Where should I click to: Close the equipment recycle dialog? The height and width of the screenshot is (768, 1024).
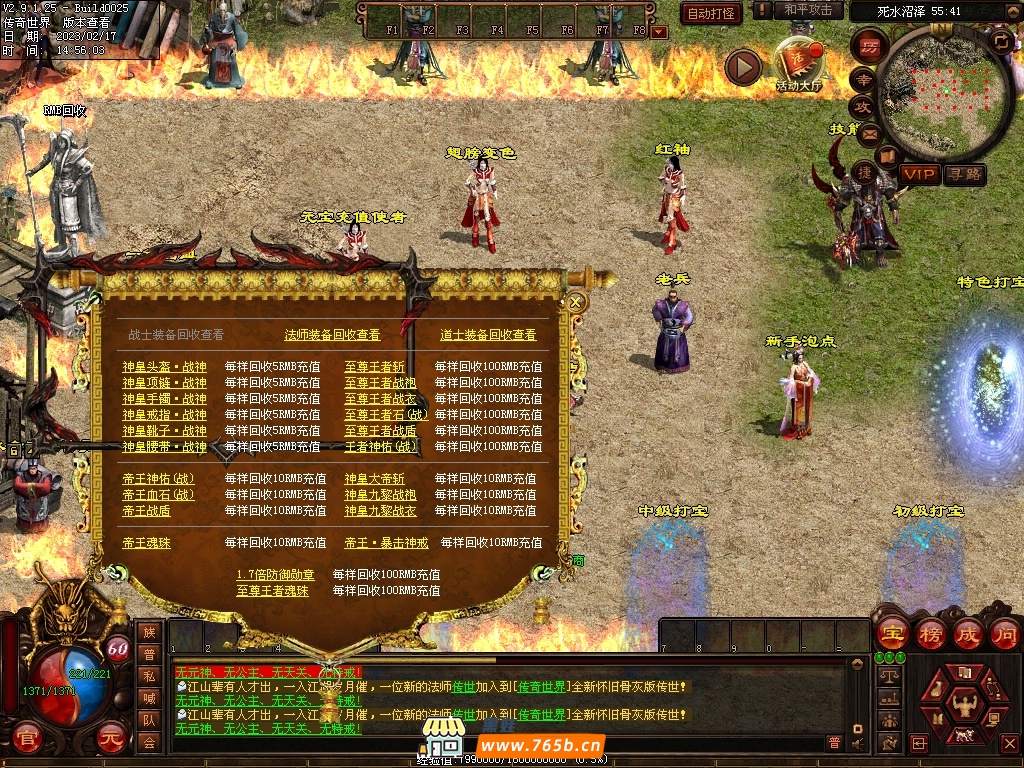(576, 301)
